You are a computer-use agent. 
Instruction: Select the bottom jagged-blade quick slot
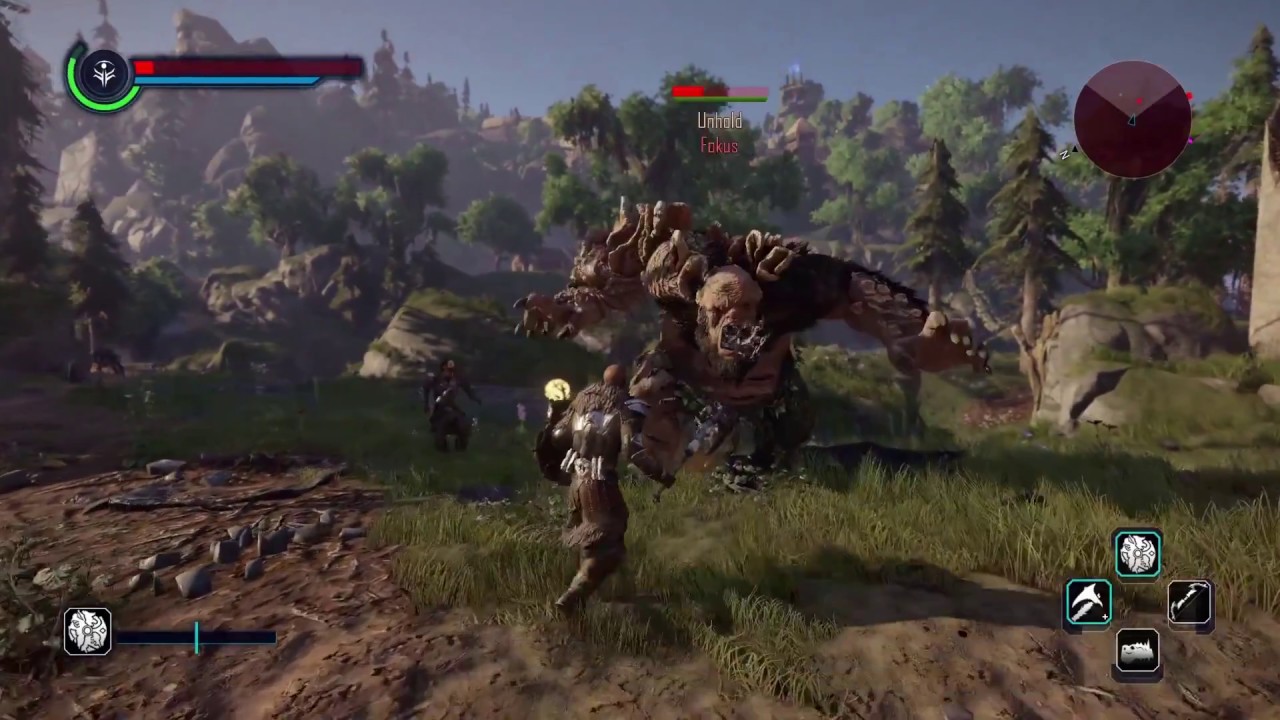[x=1138, y=652]
